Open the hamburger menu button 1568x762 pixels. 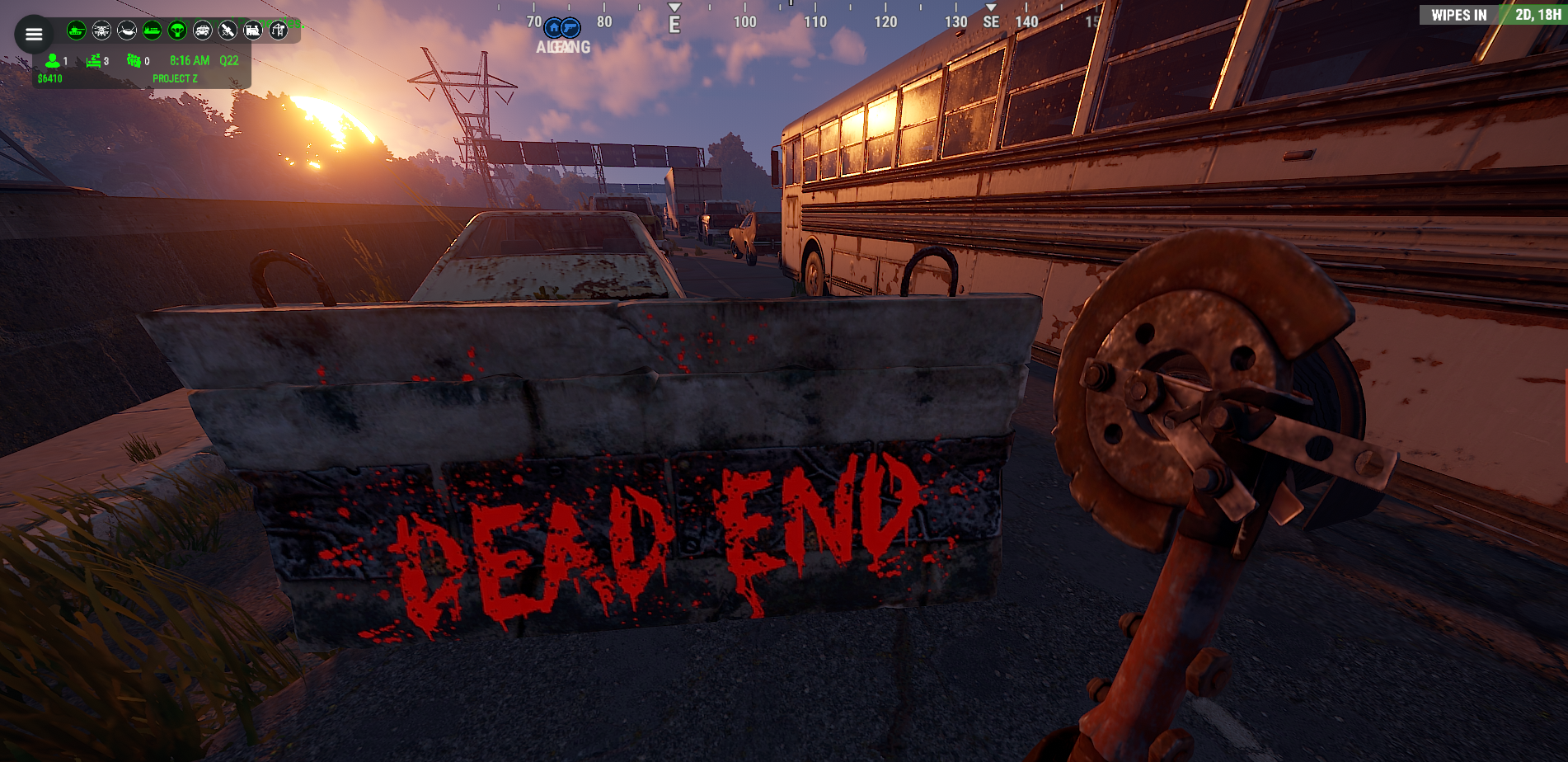point(34,35)
